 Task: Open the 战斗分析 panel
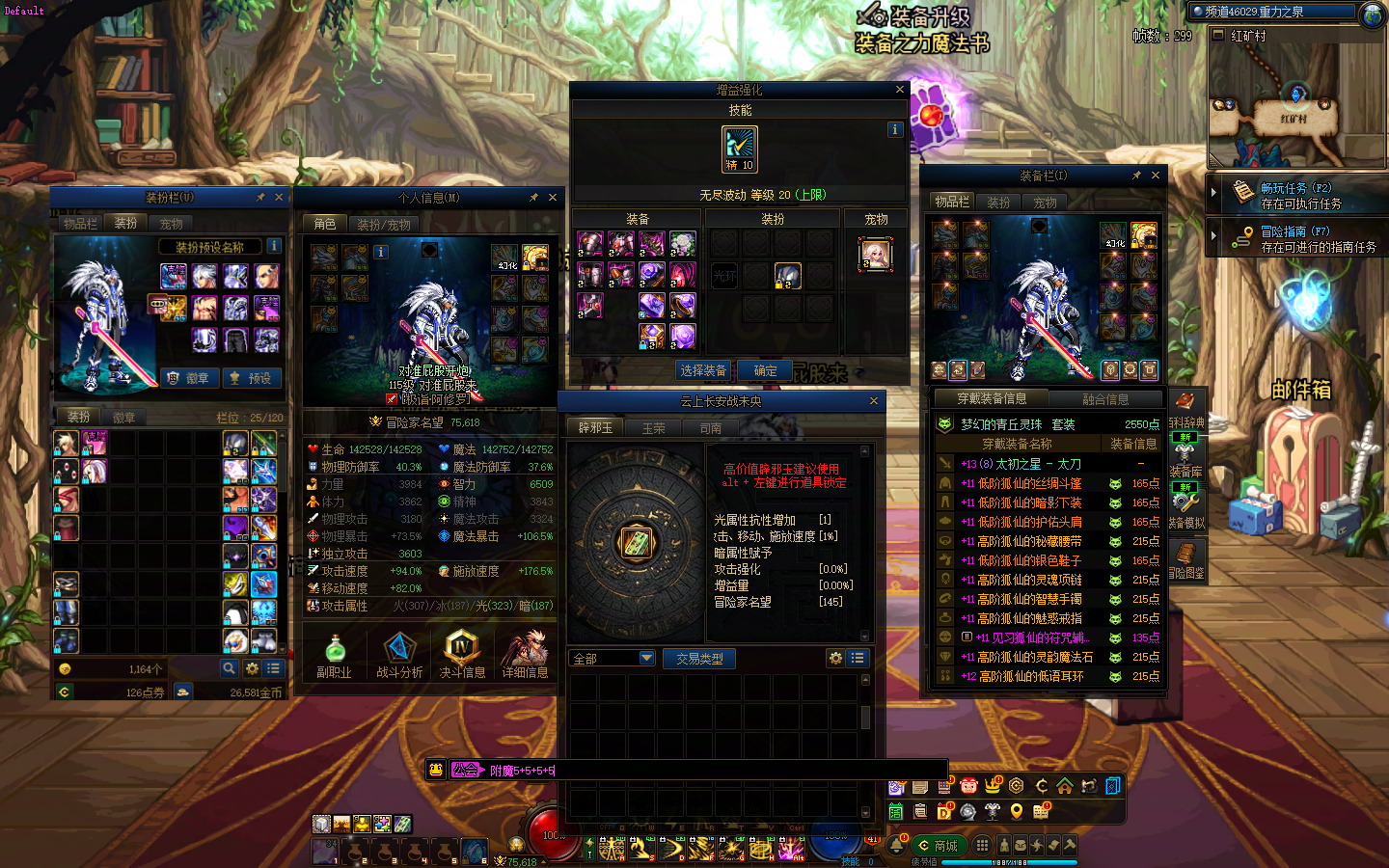click(399, 656)
